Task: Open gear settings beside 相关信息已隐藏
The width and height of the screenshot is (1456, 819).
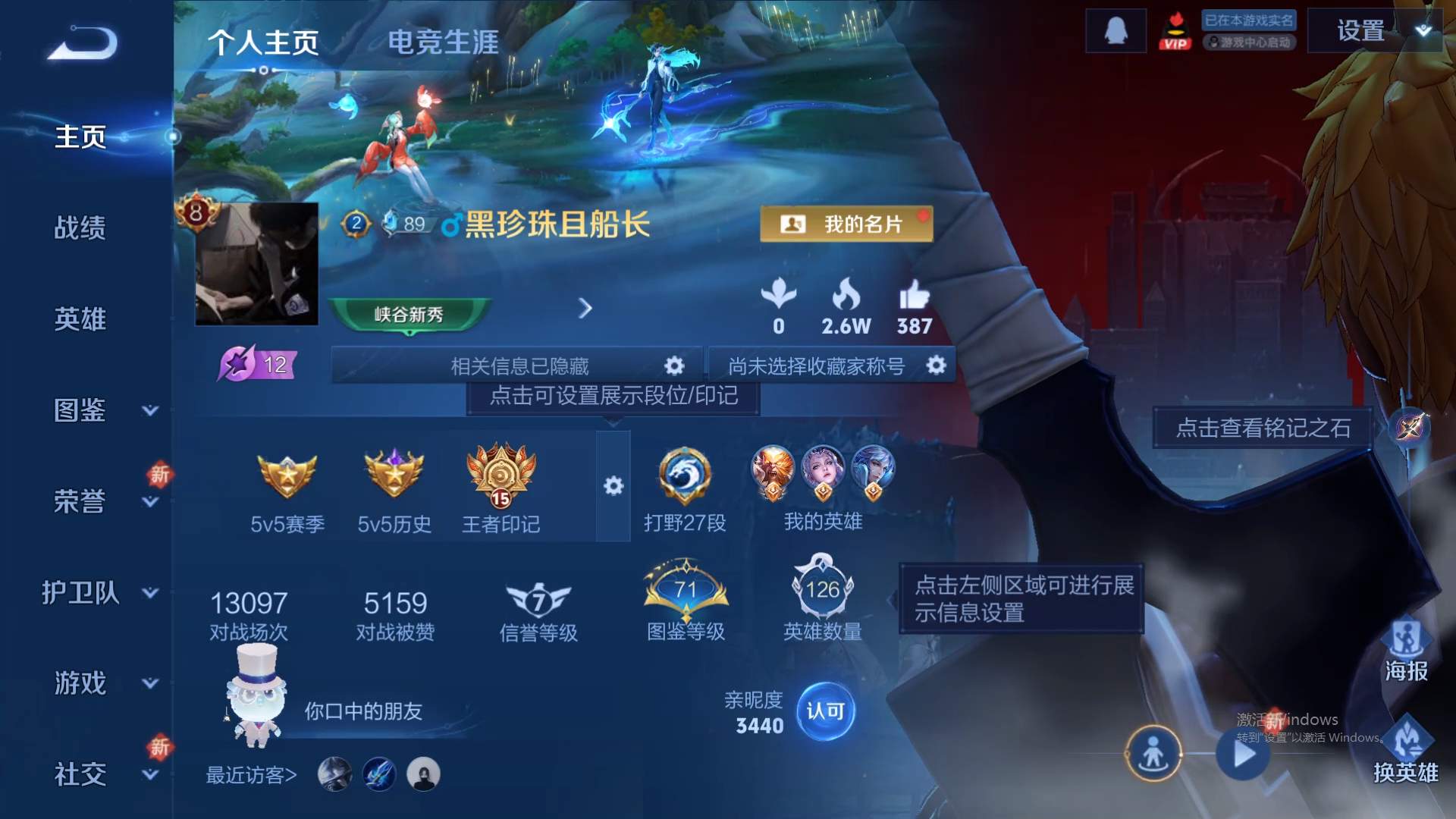Action: point(673,365)
